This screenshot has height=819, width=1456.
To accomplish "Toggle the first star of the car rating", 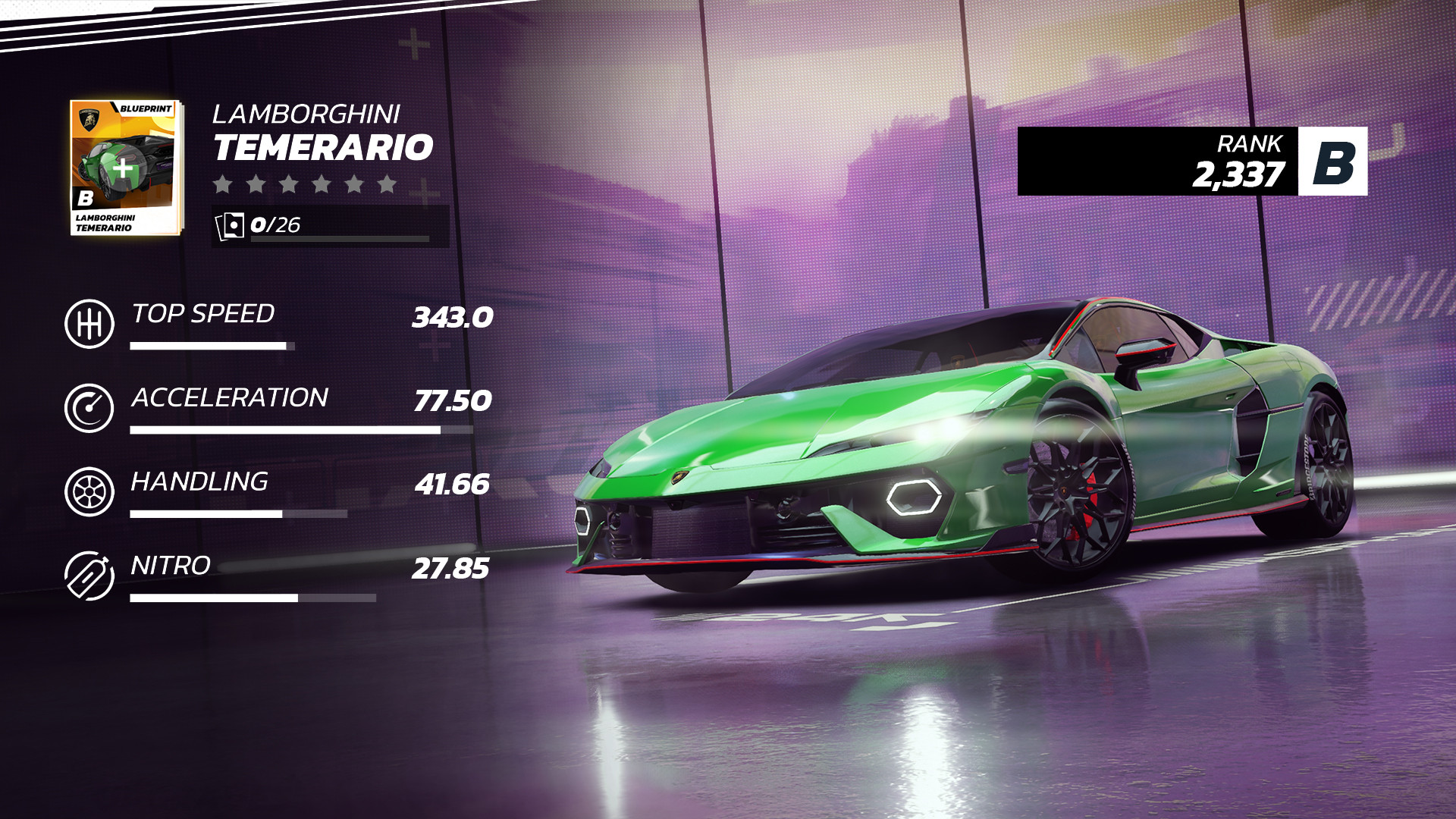I will pyautogui.click(x=222, y=184).
